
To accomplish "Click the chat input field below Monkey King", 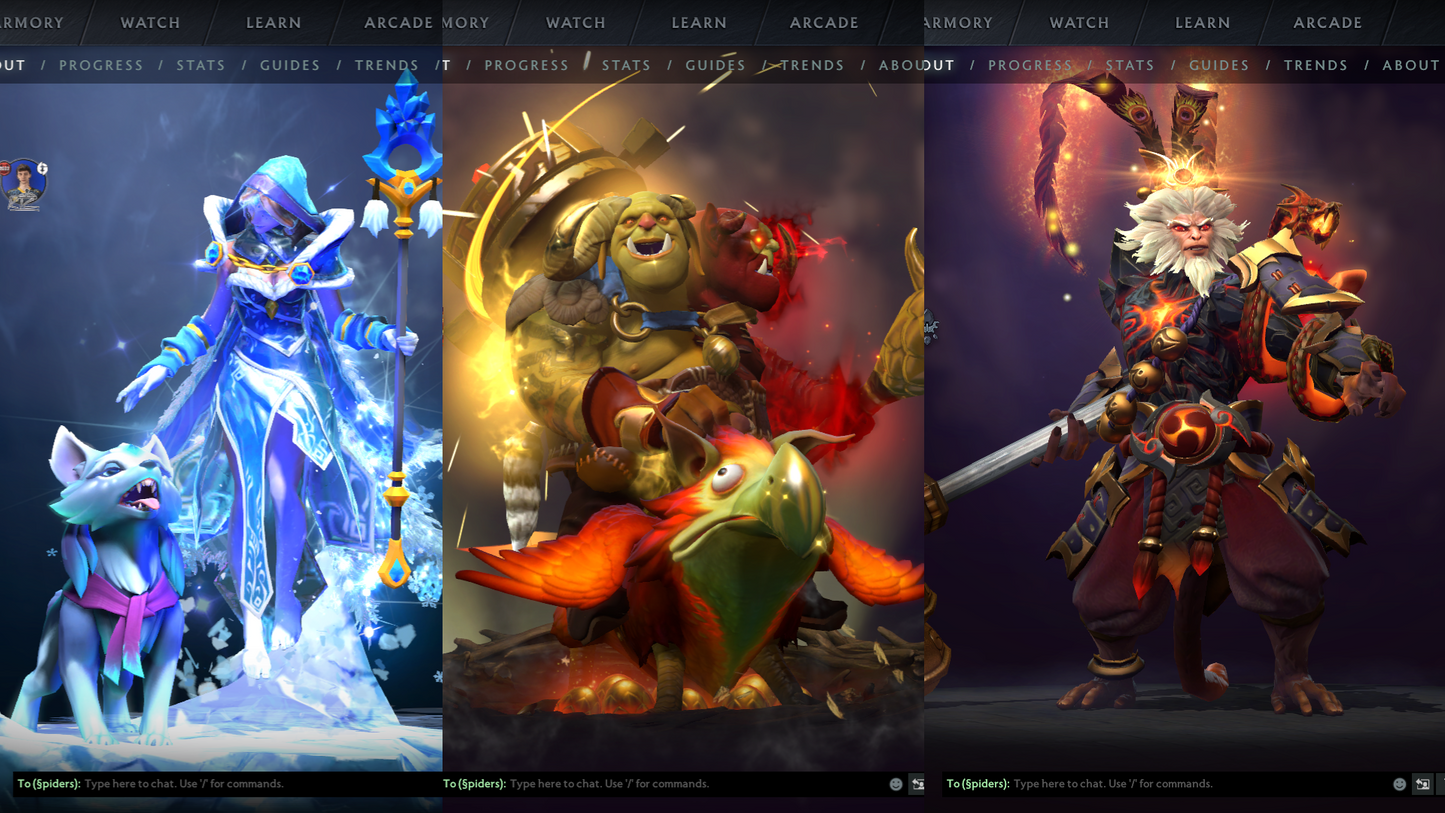I will pos(1150,784).
